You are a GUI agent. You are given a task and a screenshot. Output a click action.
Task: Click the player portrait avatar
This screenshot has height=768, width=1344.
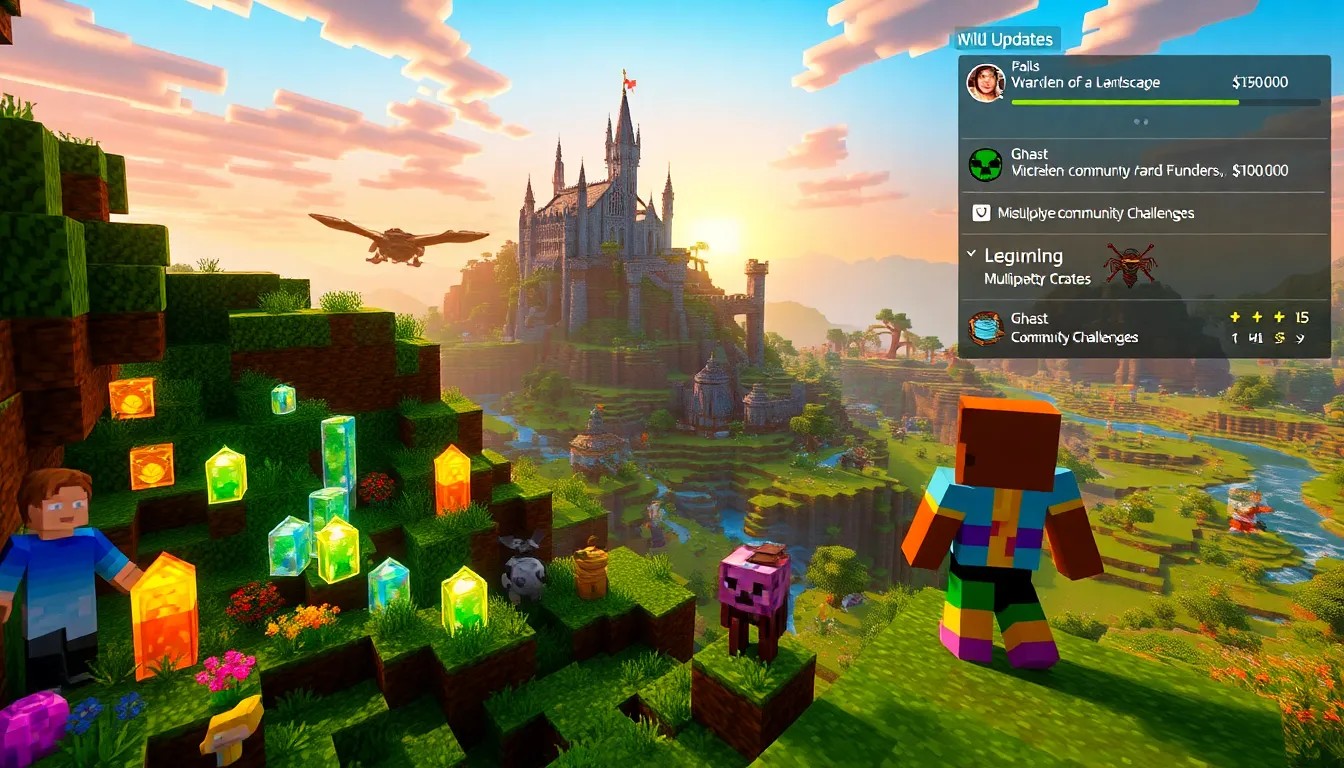point(985,83)
